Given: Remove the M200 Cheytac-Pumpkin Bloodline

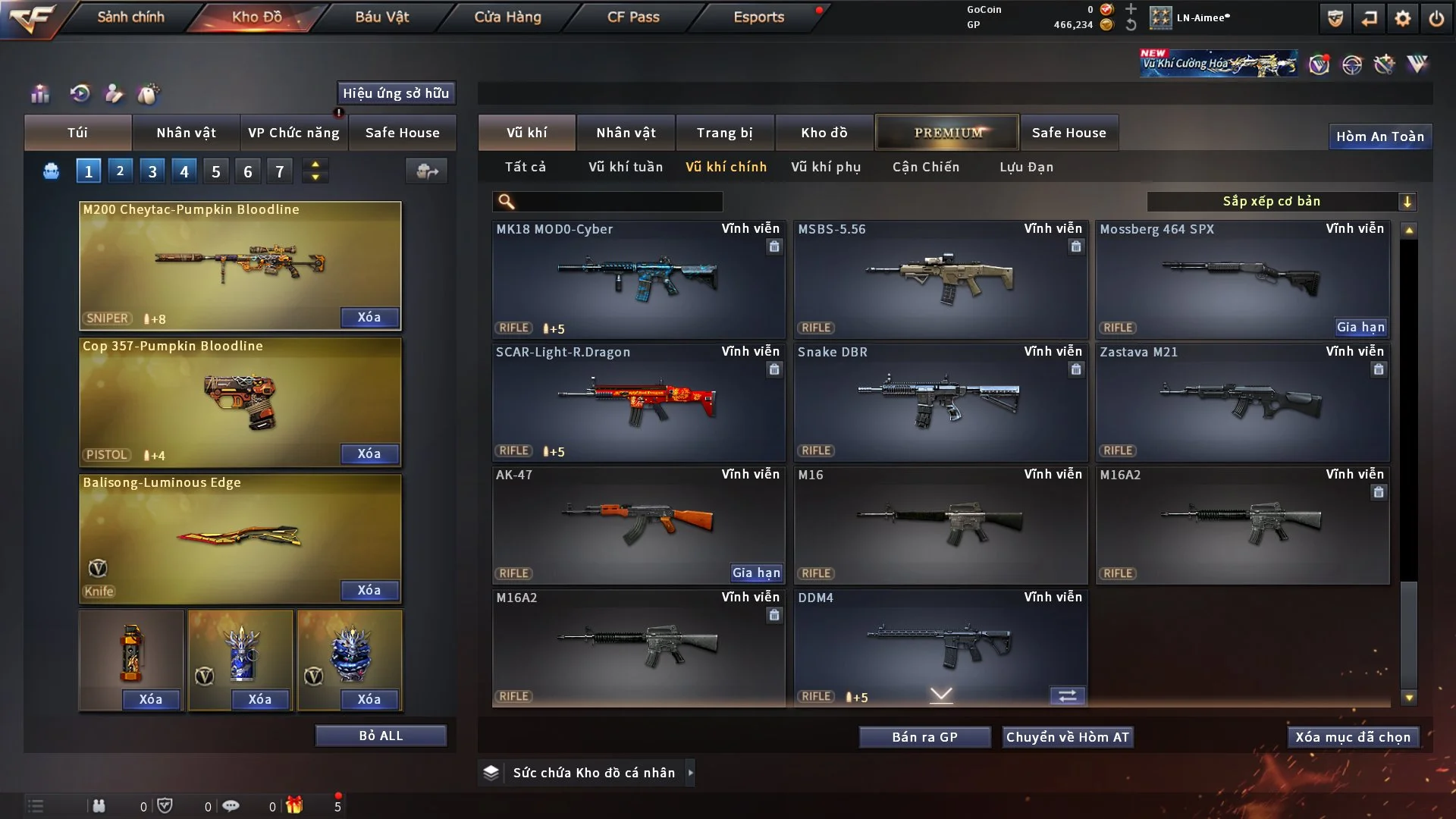Looking at the screenshot, I should (369, 317).
